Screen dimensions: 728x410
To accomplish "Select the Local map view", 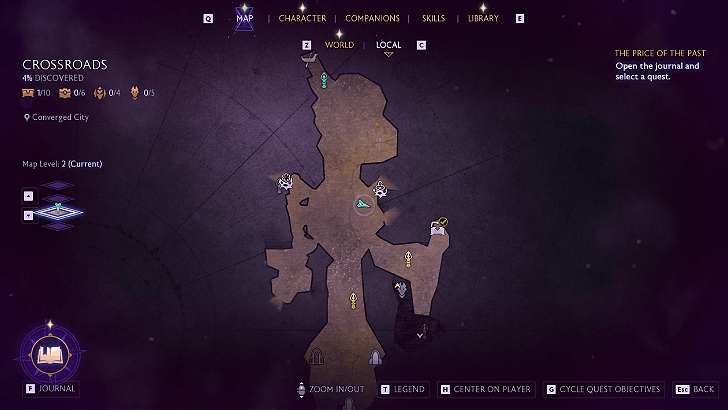I will click(x=388, y=45).
